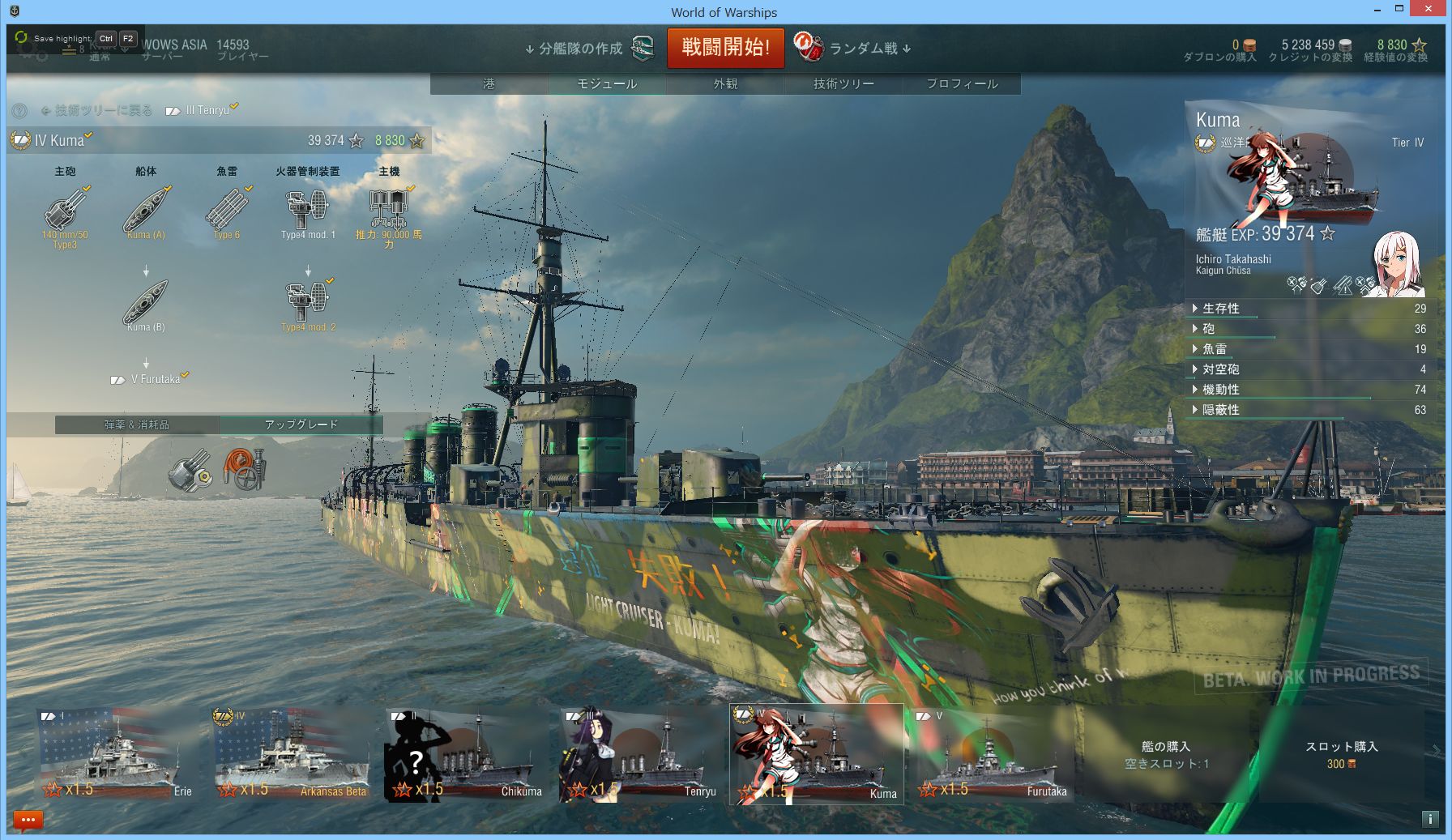Open the 弾薬 & 消耗品 tab
Screen dimensions: 1452x840
(137, 424)
